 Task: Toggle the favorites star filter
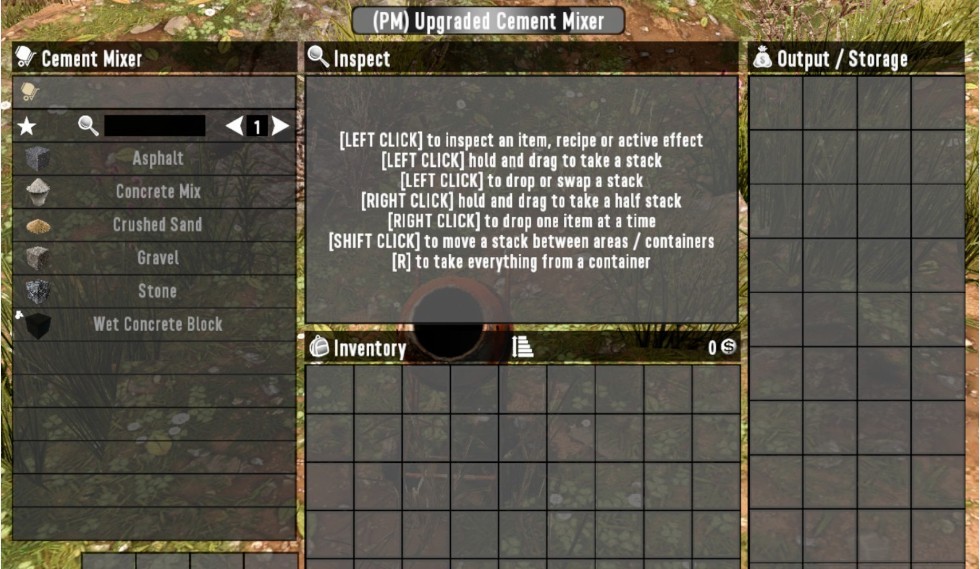[27, 126]
